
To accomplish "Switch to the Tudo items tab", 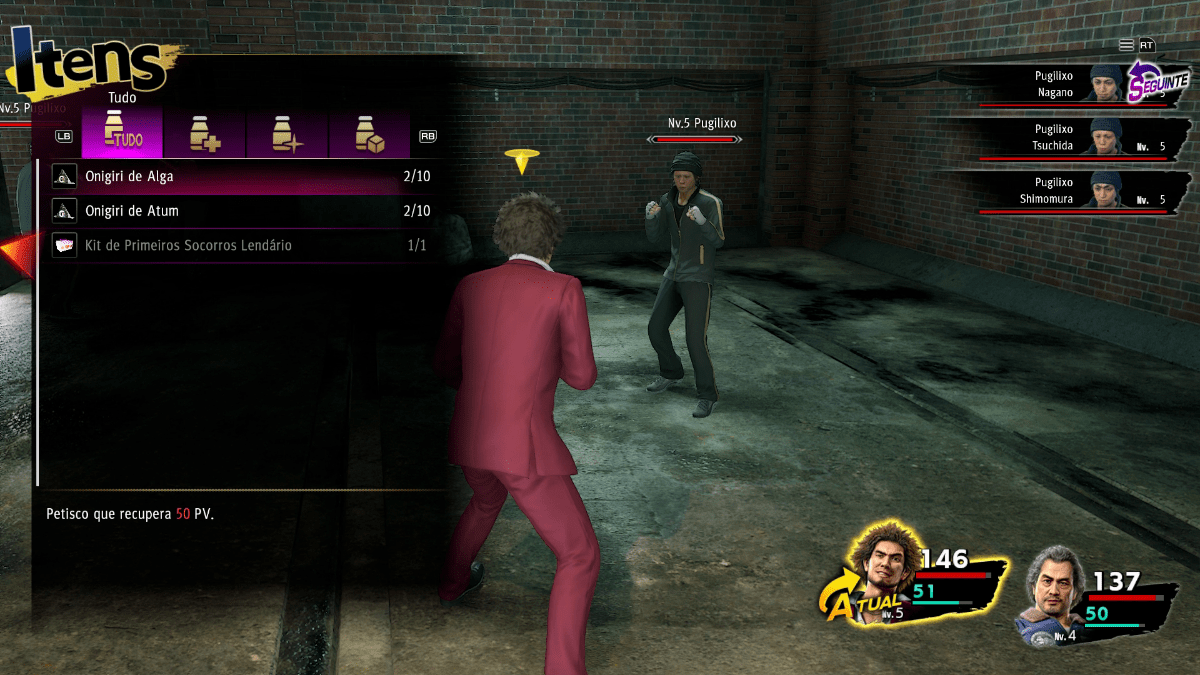I will click(122, 134).
